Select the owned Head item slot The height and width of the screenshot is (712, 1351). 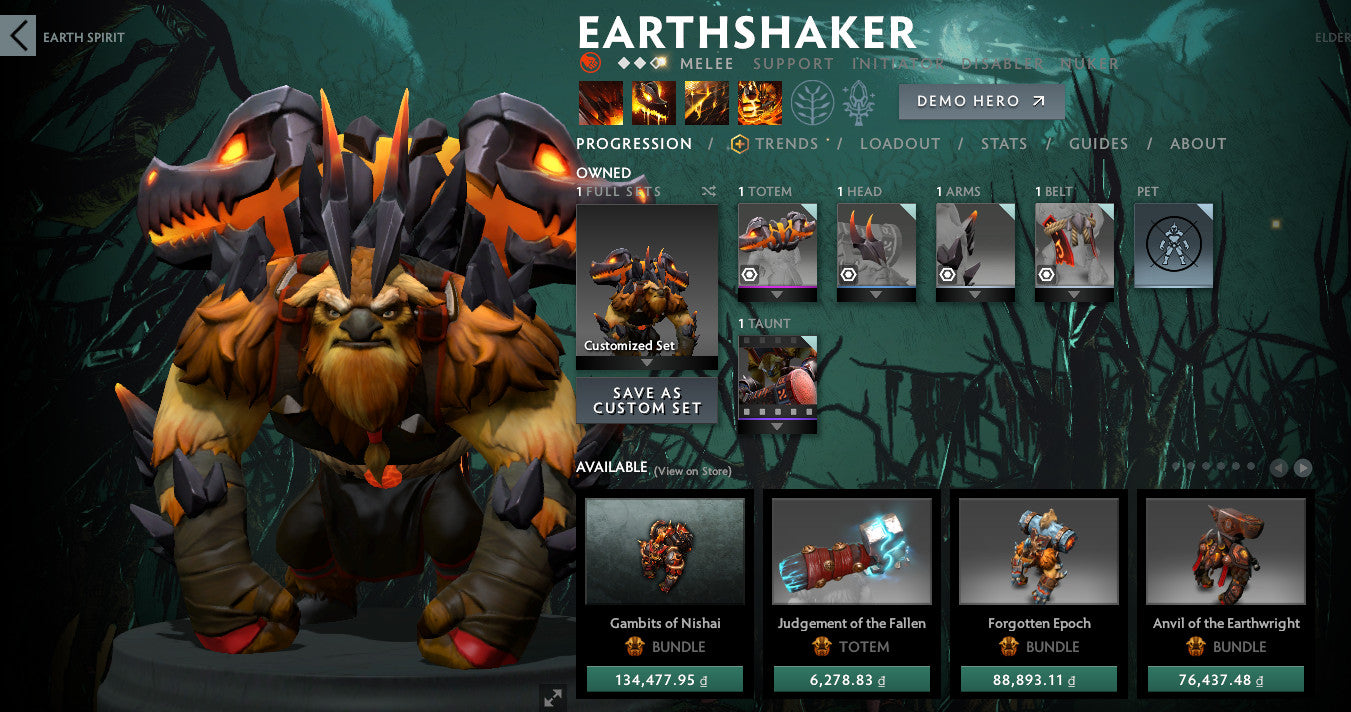click(876, 246)
